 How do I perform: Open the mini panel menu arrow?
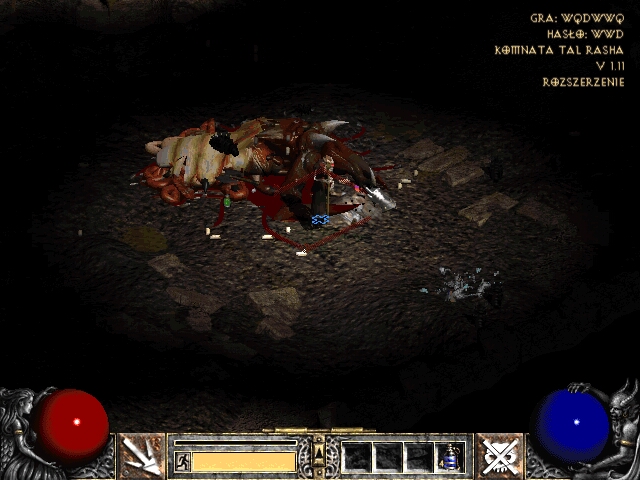(319, 456)
